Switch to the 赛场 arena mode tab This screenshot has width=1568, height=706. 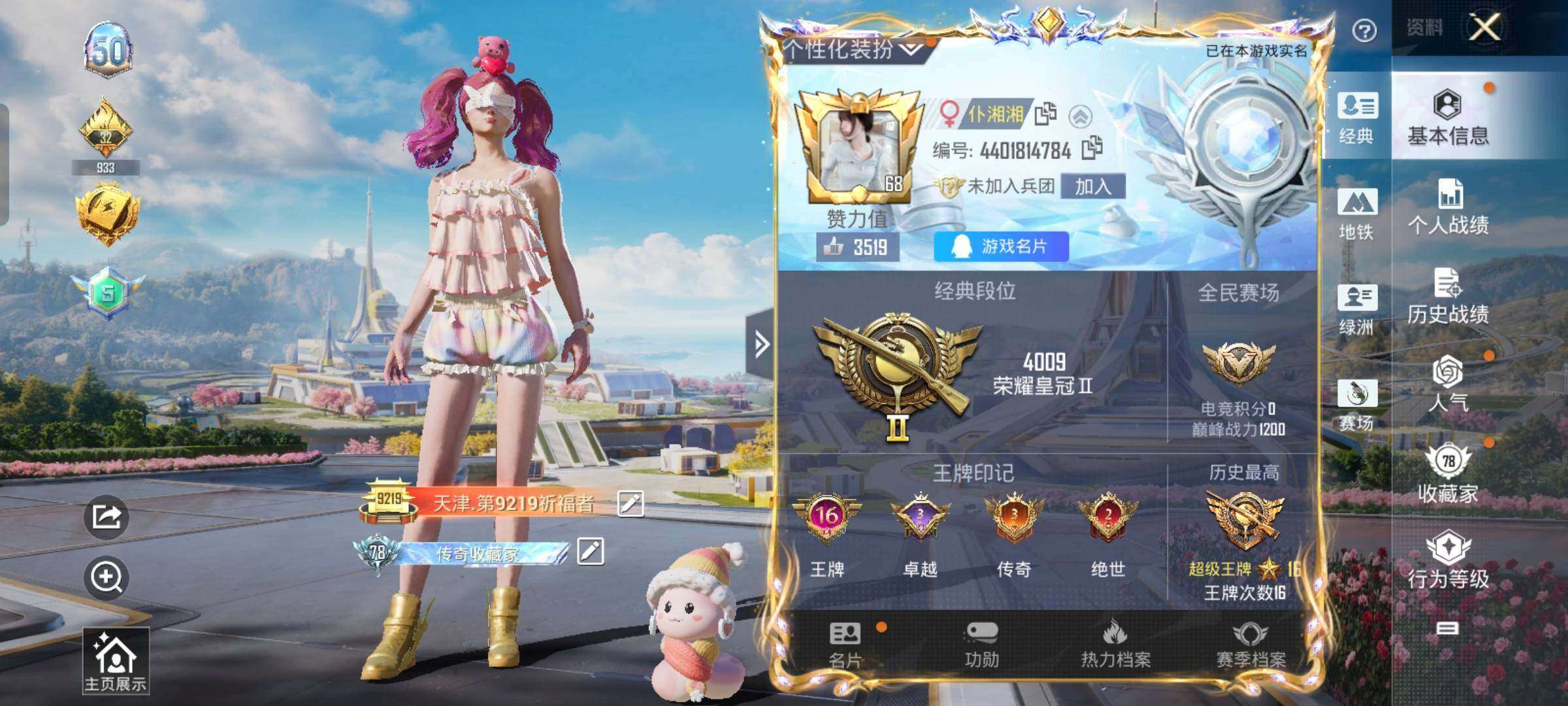[1357, 405]
